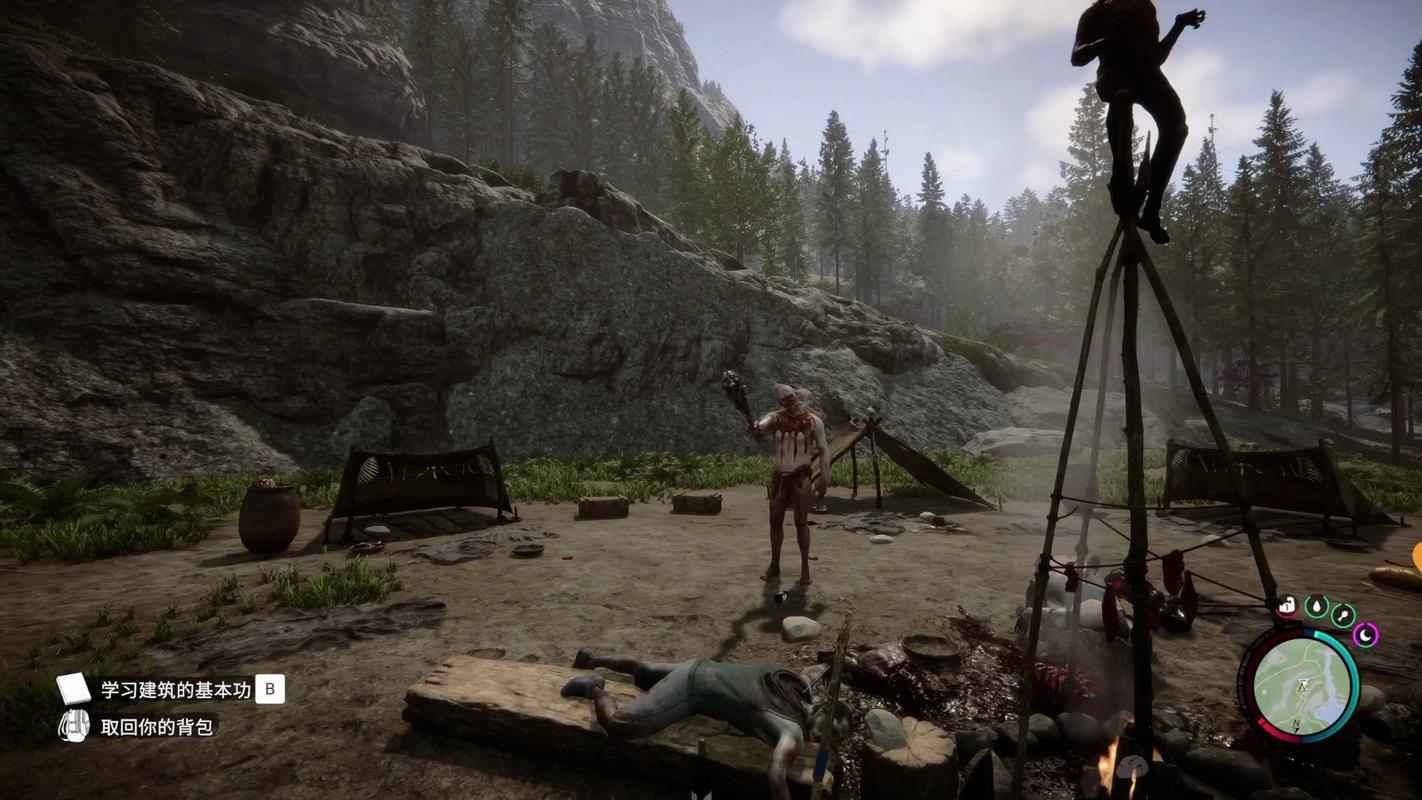Click the backpack objective icon
The height and width of the screenshot is (800, 1422).
73,726
